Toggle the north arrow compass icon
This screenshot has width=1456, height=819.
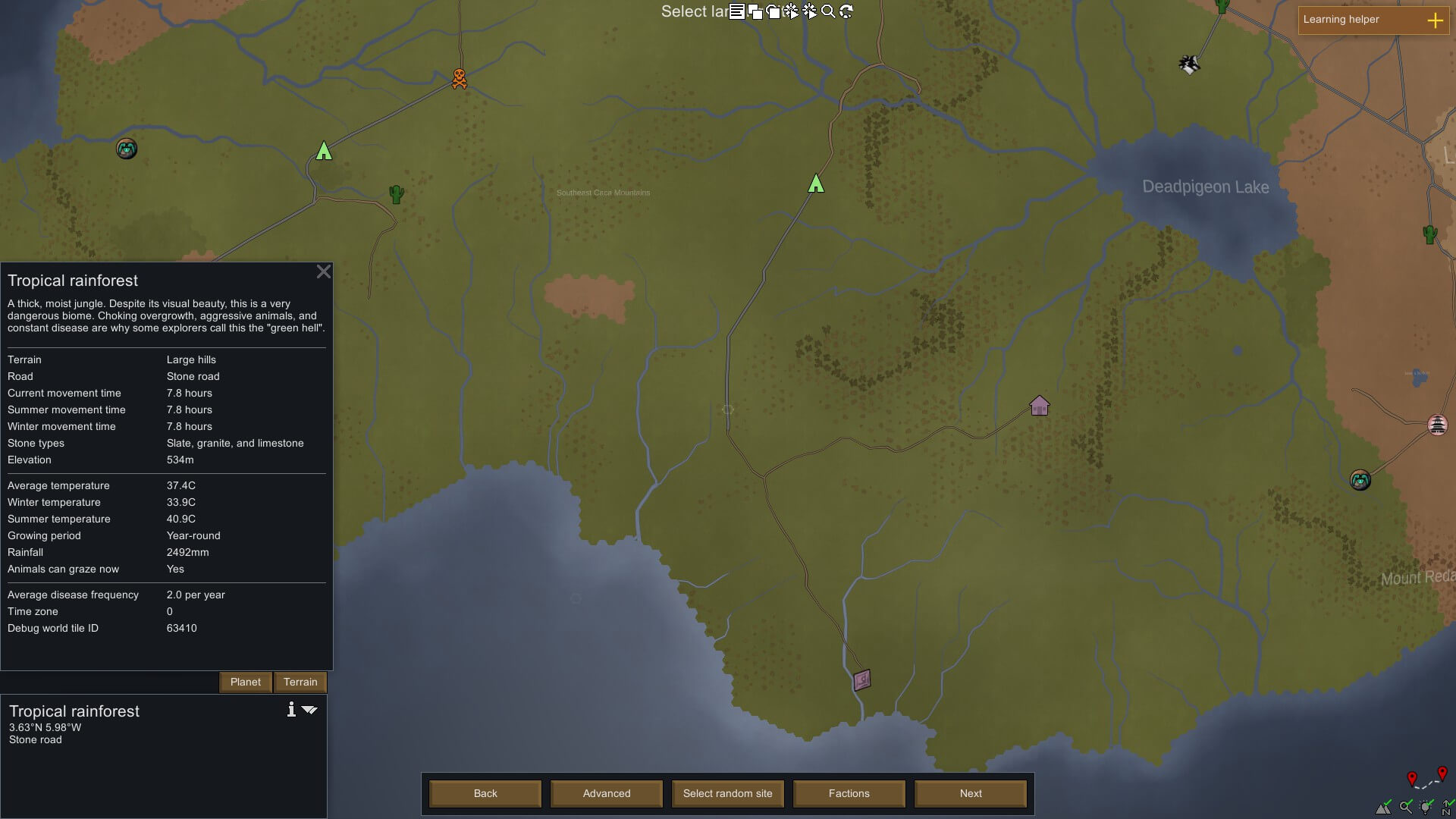pos(1448,807)
